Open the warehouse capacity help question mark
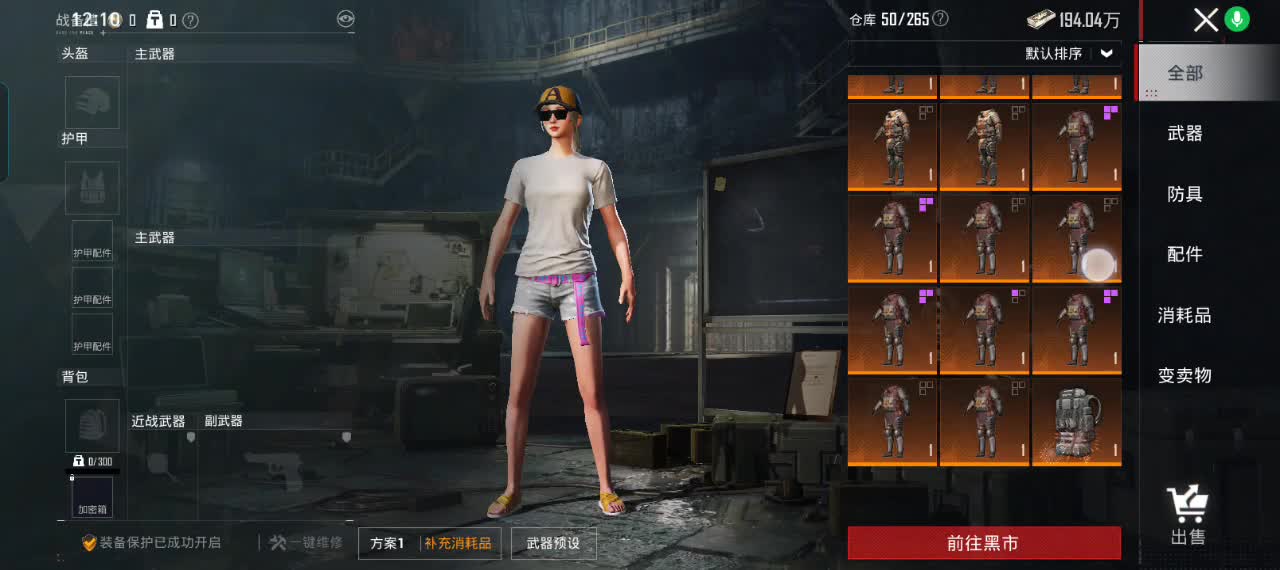This screenshot has height=570, width=1280. (x=940, y=19)
